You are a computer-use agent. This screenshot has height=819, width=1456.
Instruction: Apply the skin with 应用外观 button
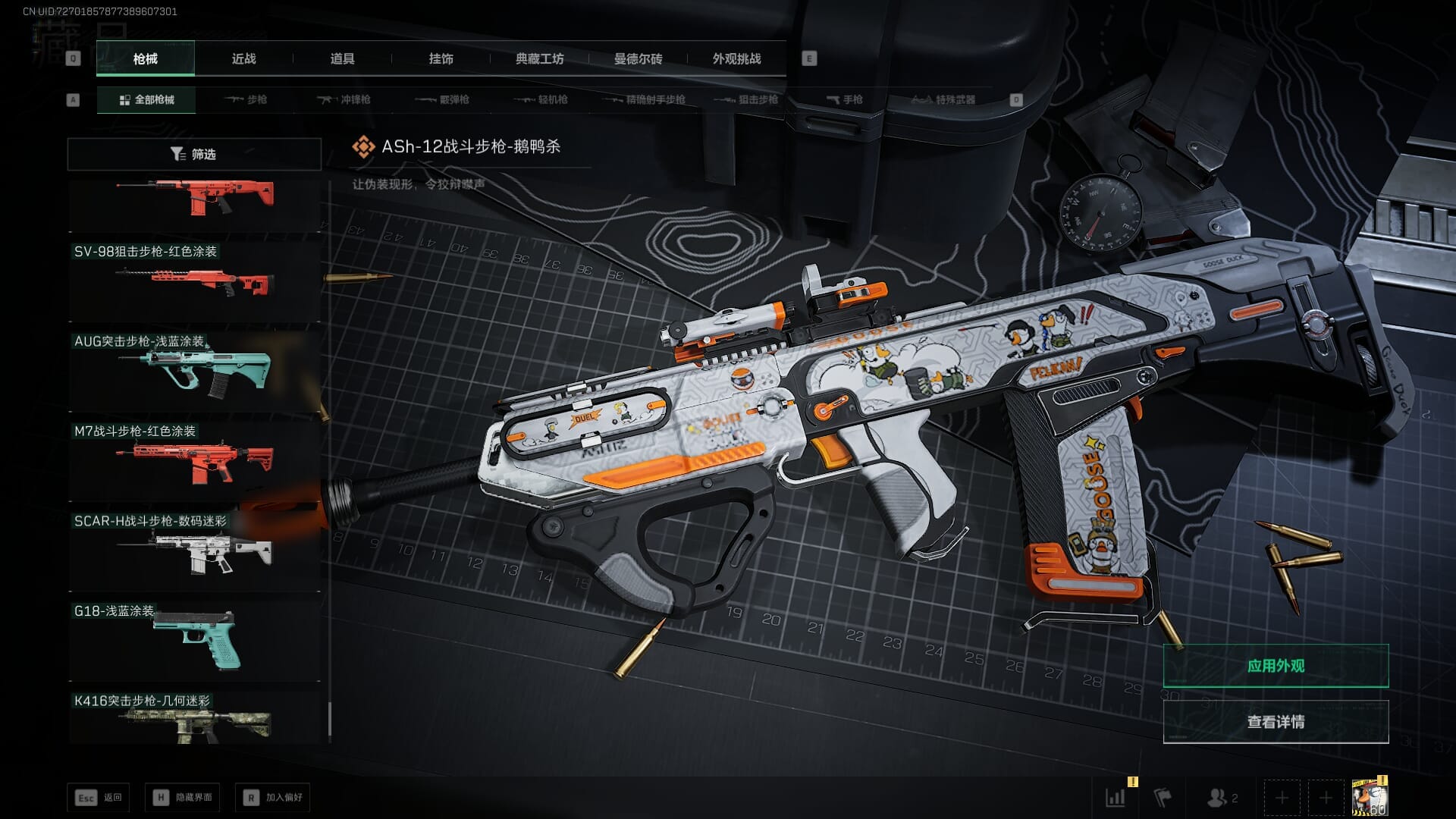pos(1276,666)
